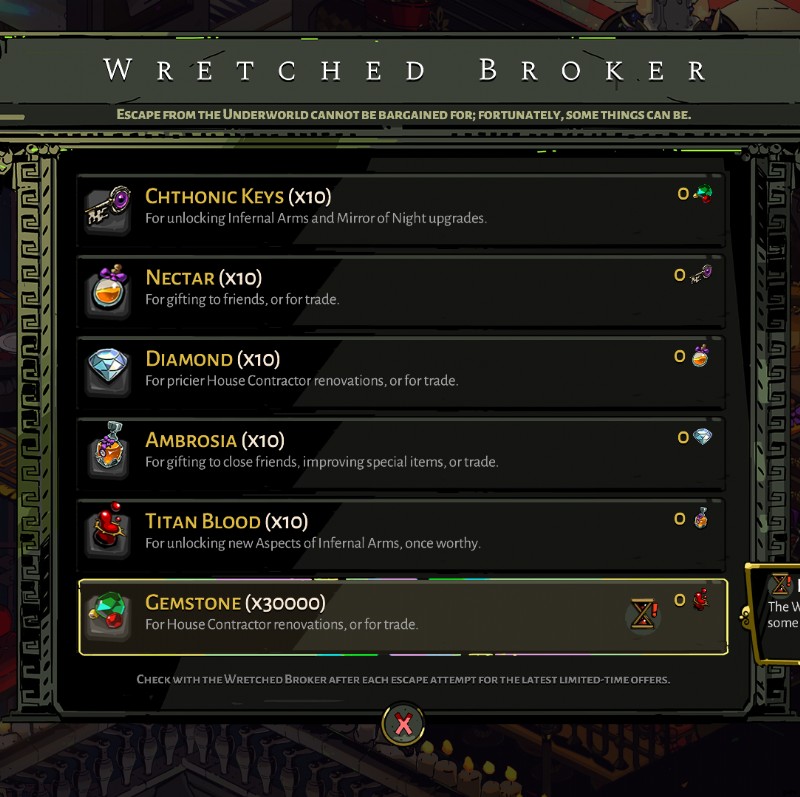The image size is (800, 797).
Task: Close the Wretched Broker menu
Action: point(403,724)
